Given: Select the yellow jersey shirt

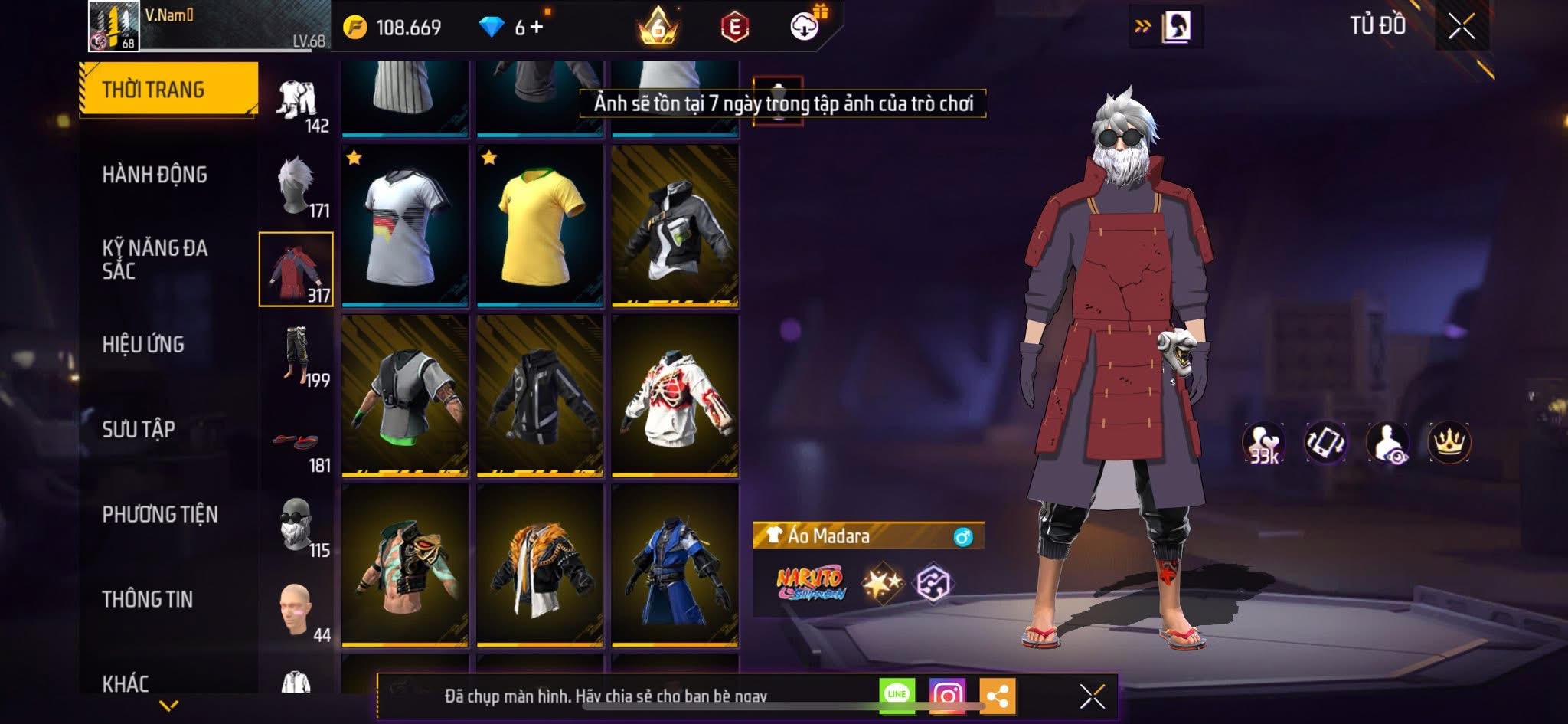Looking at the screenshot, I should click(x=540, y=226).
